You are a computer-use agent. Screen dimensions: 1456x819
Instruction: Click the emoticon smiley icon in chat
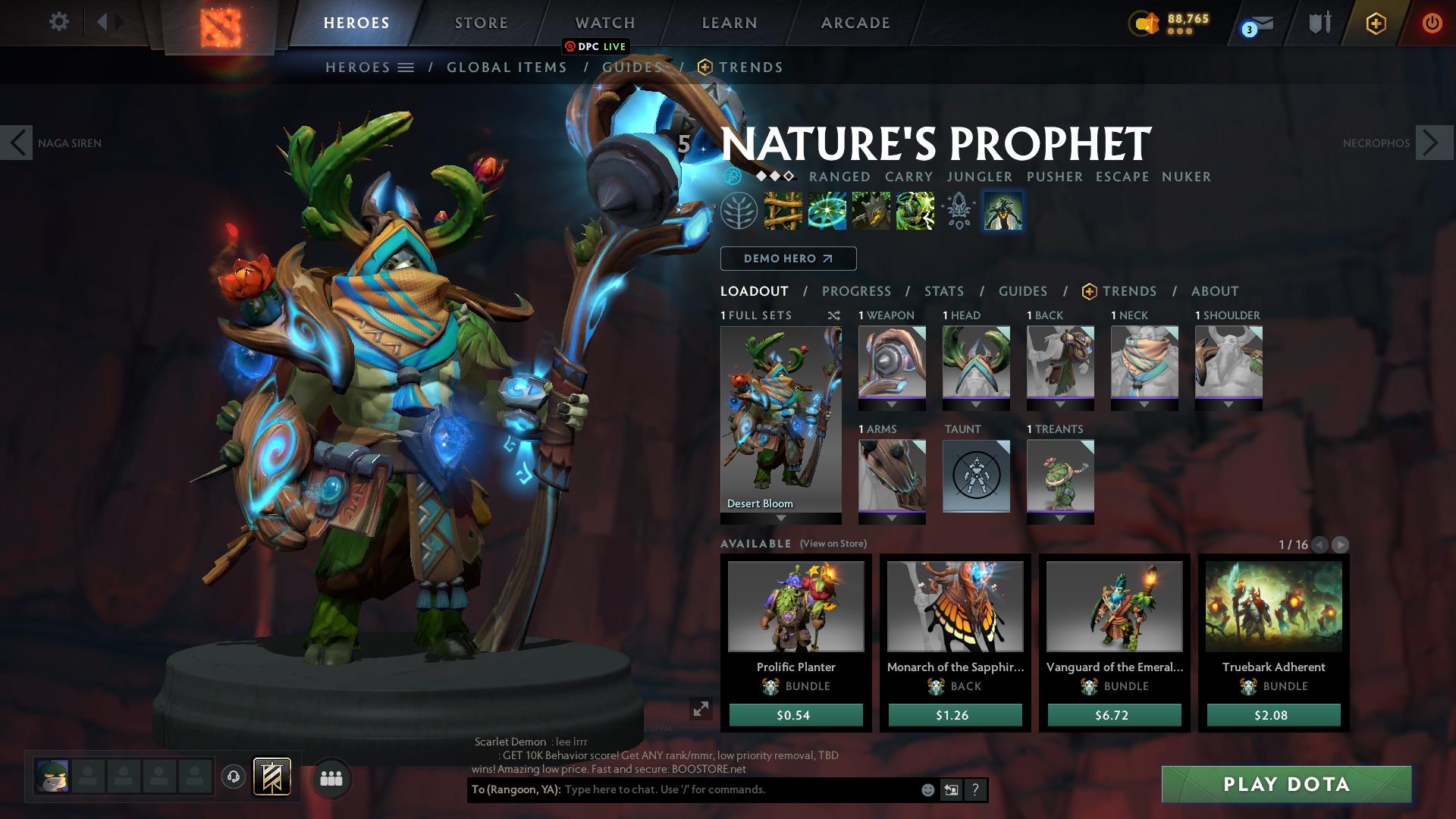point(927,790)
